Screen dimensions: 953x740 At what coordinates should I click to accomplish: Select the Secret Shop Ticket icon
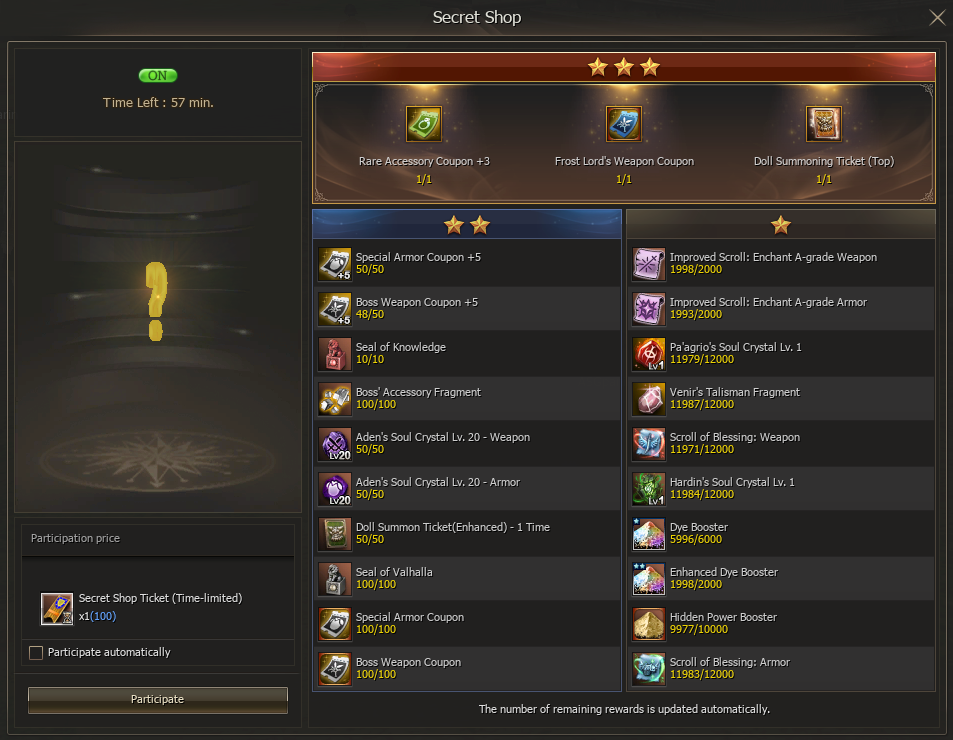tap(57, 609)
